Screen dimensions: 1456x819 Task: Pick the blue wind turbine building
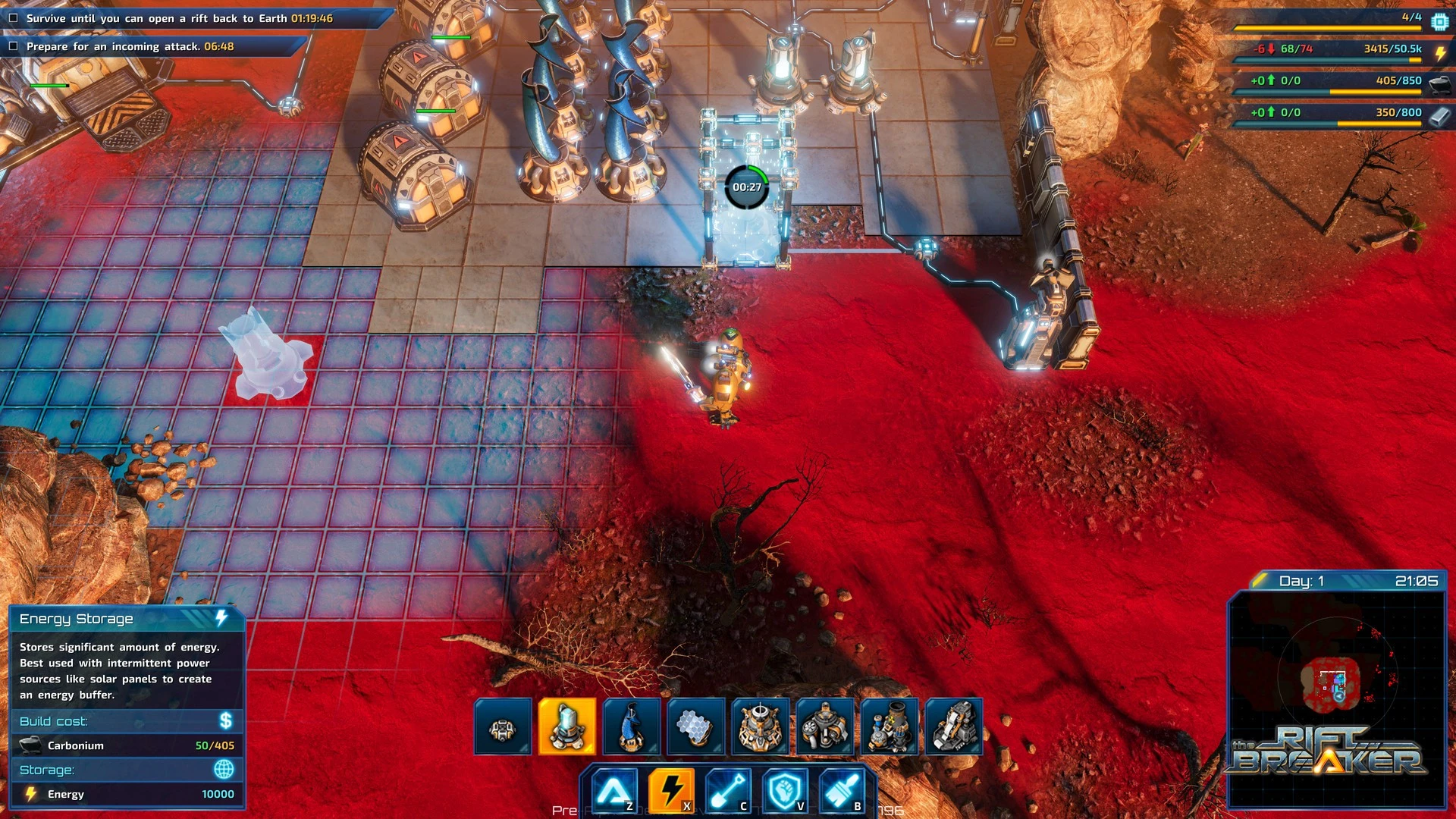click(631, 727)
